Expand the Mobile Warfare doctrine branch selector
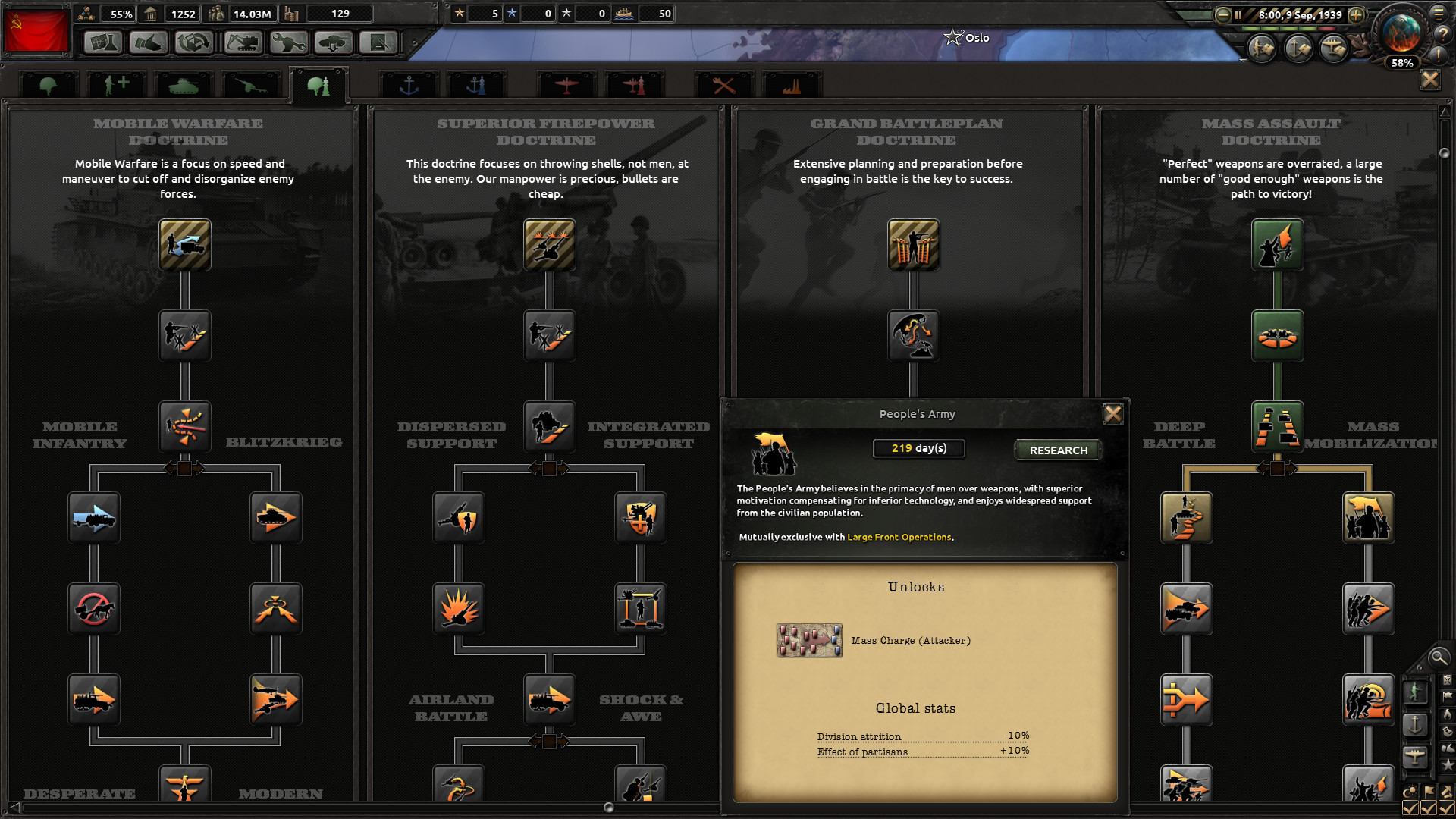This screenshot has width=1456, height=819. click(x=184, y=469)
